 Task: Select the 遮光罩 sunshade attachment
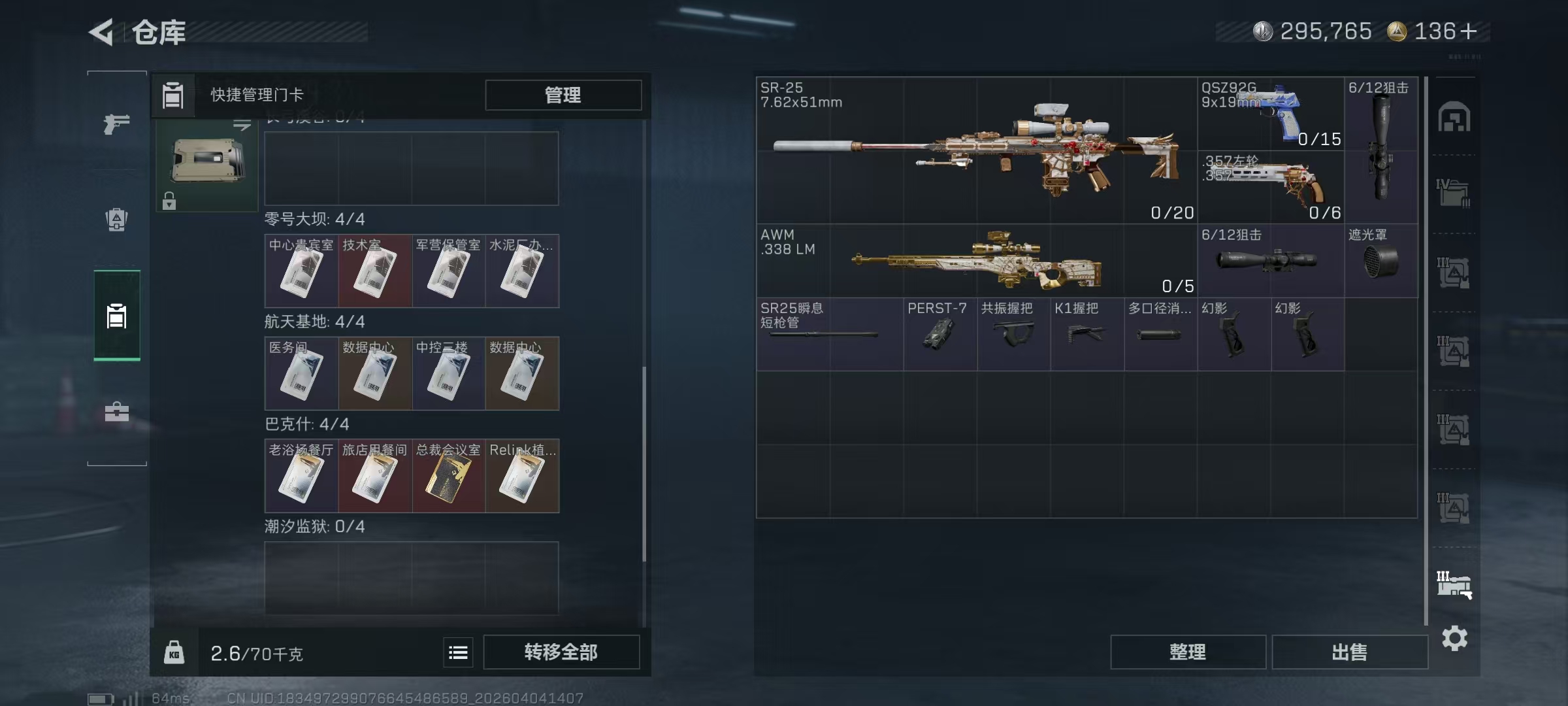tap(1380, 261)
